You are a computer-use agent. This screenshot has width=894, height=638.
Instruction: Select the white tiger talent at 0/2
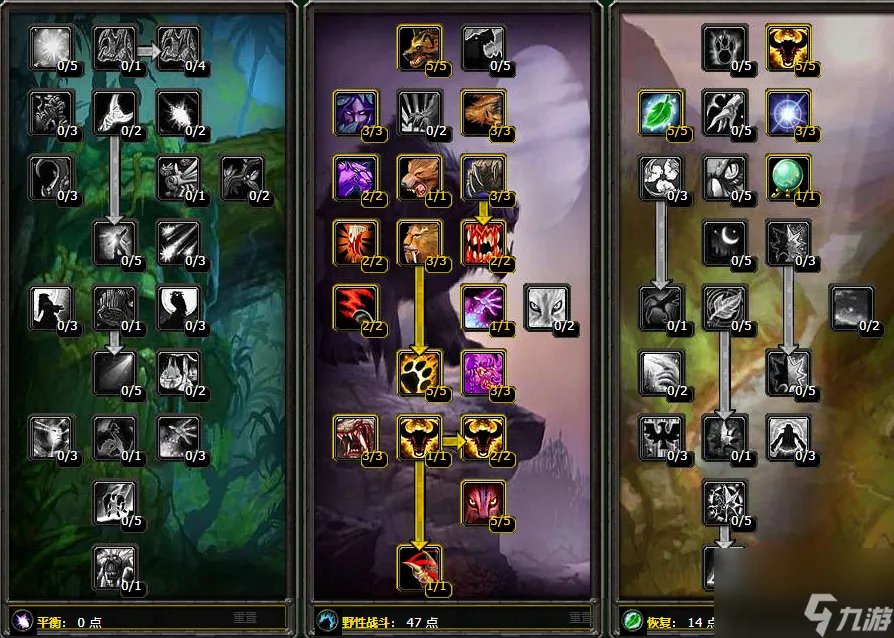[x=545, y=305]
